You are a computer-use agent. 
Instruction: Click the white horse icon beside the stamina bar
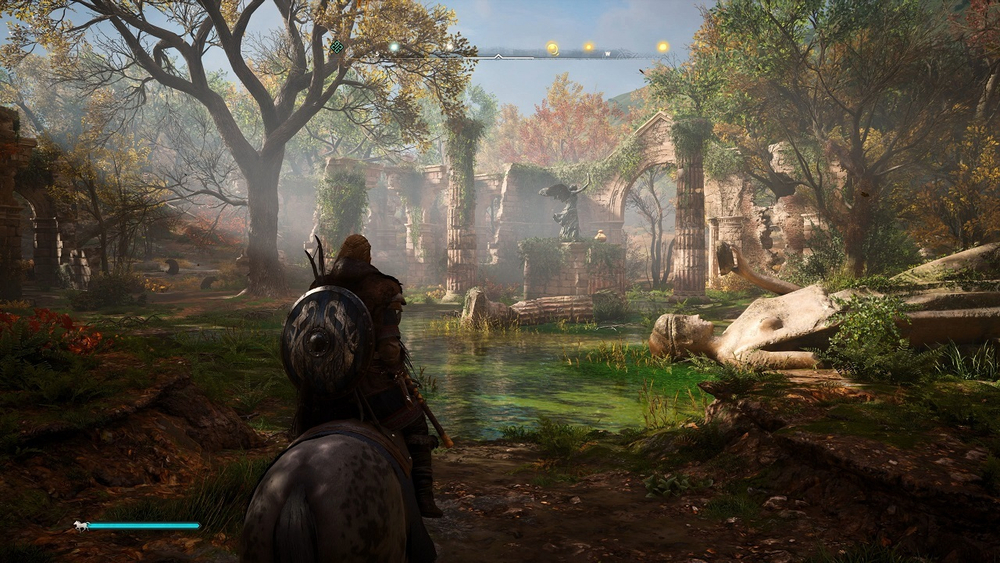pyautogui.click(x=79, y=525)
